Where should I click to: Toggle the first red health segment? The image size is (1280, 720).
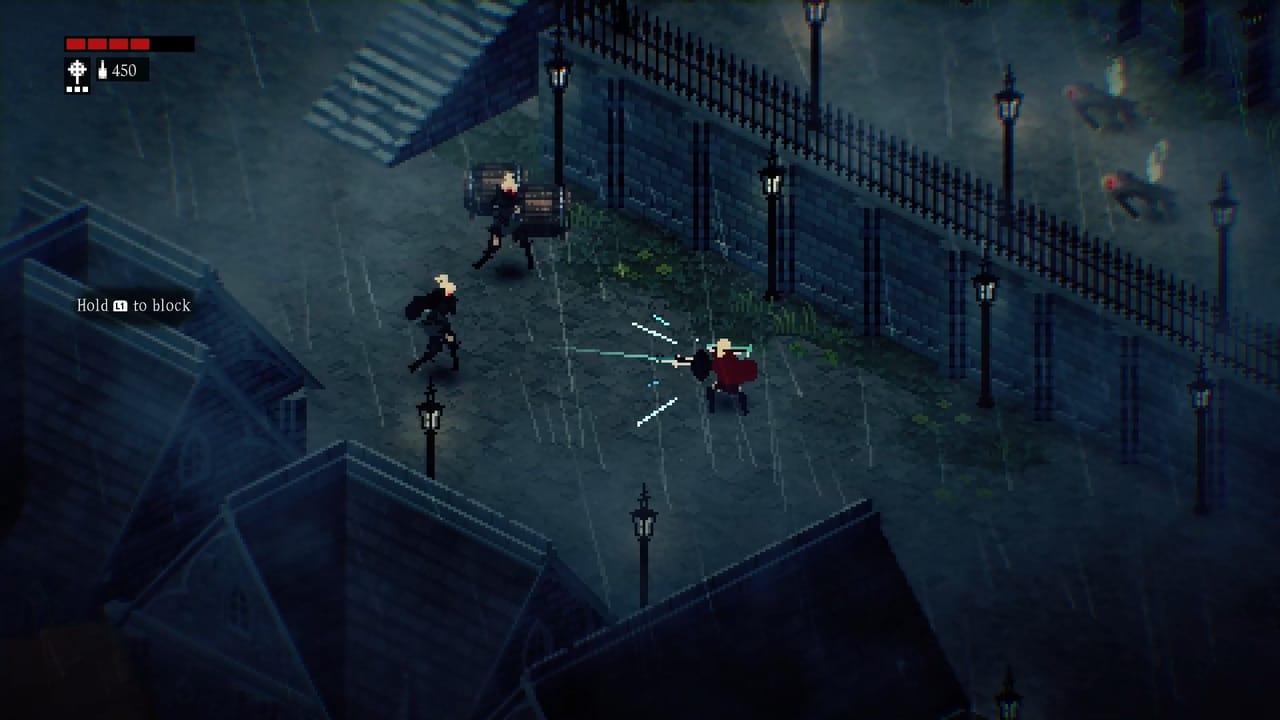(76, 43)
